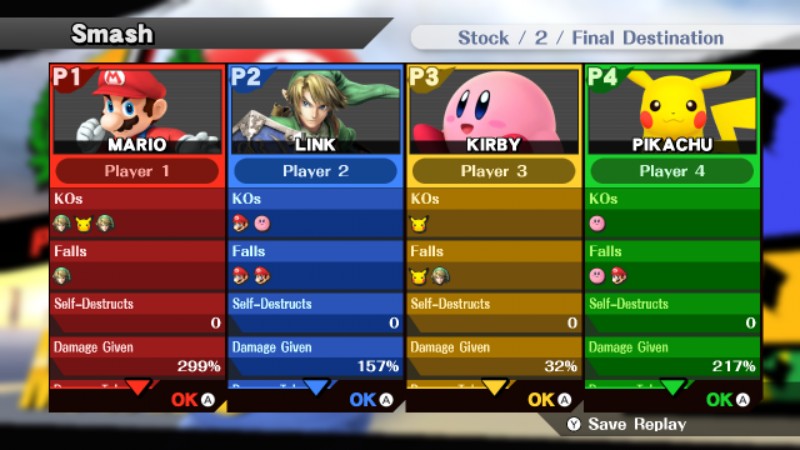The width and height of the screenshot is (800, 450).
Task: Show more stats with the blue down arrow
Action: [315, 387]
